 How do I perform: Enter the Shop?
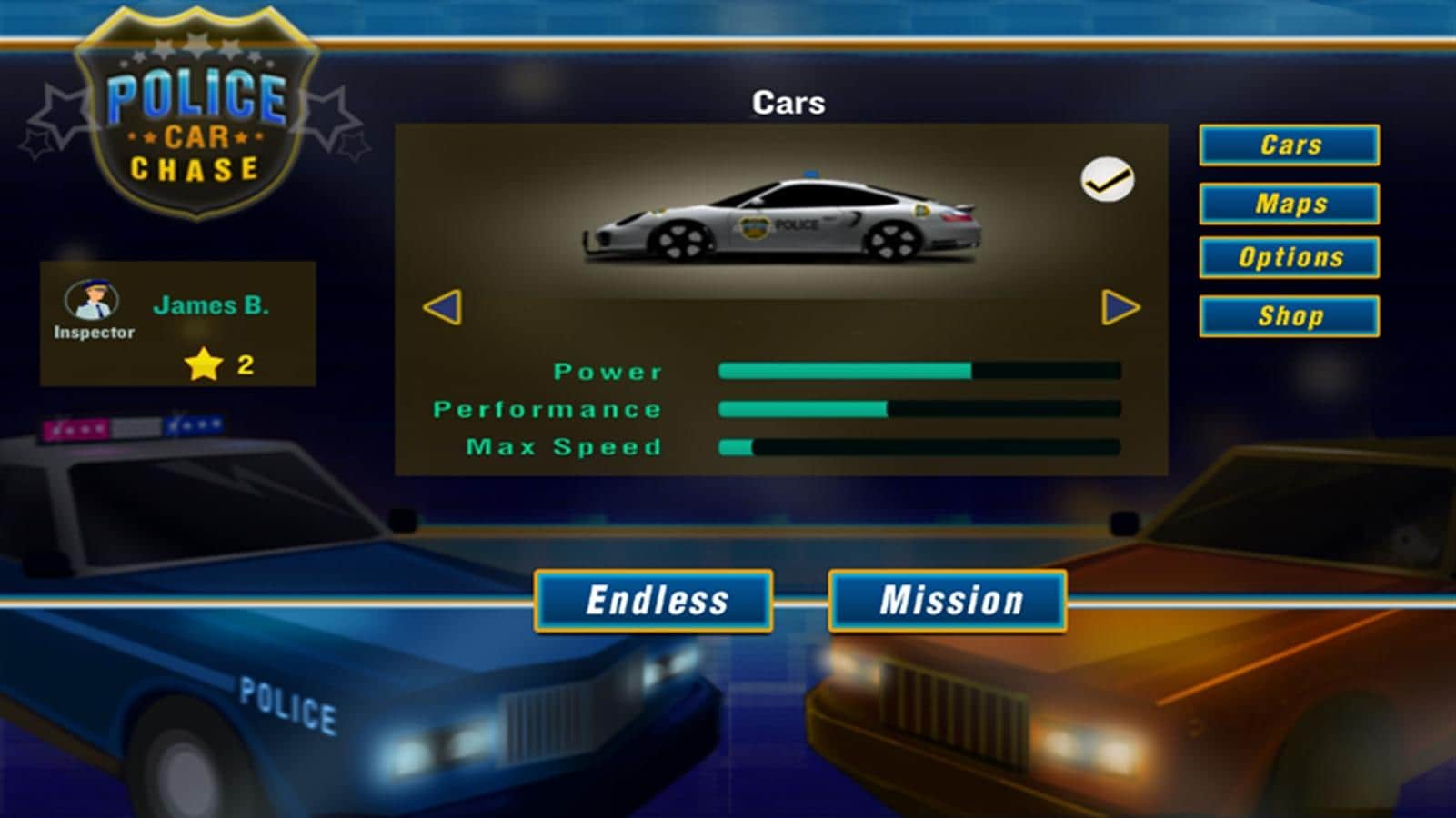click(1289, 316)
